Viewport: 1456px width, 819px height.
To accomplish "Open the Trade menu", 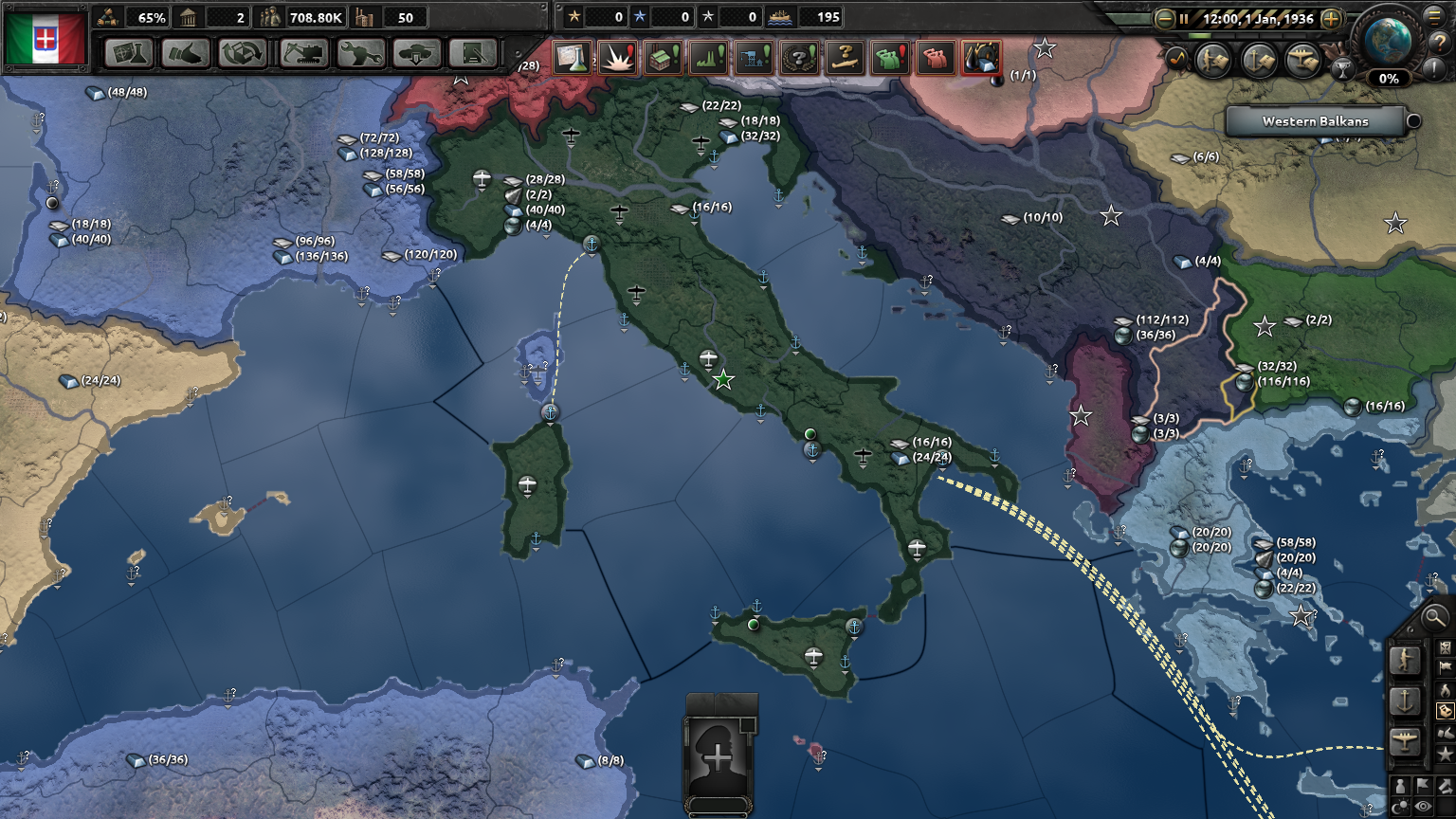I will (x=245, y=54).
